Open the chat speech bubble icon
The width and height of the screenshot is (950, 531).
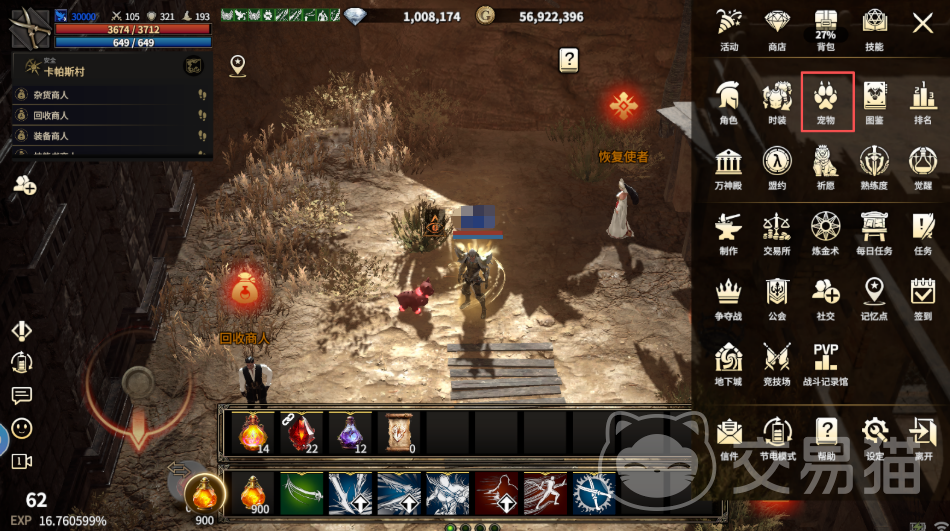pos(21,396)
